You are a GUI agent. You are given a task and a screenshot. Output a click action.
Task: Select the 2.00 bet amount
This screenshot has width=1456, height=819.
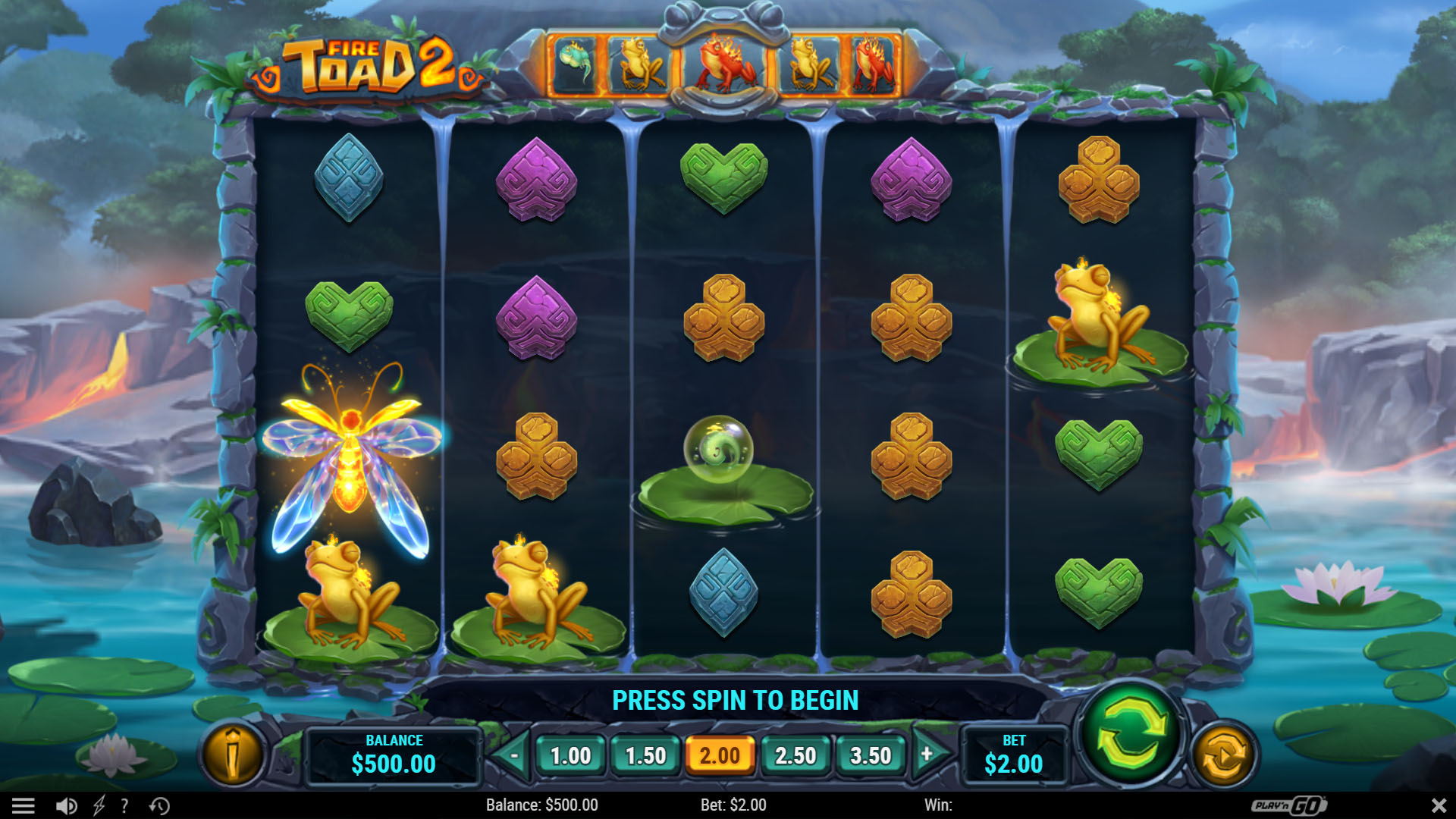coord(720,756)
